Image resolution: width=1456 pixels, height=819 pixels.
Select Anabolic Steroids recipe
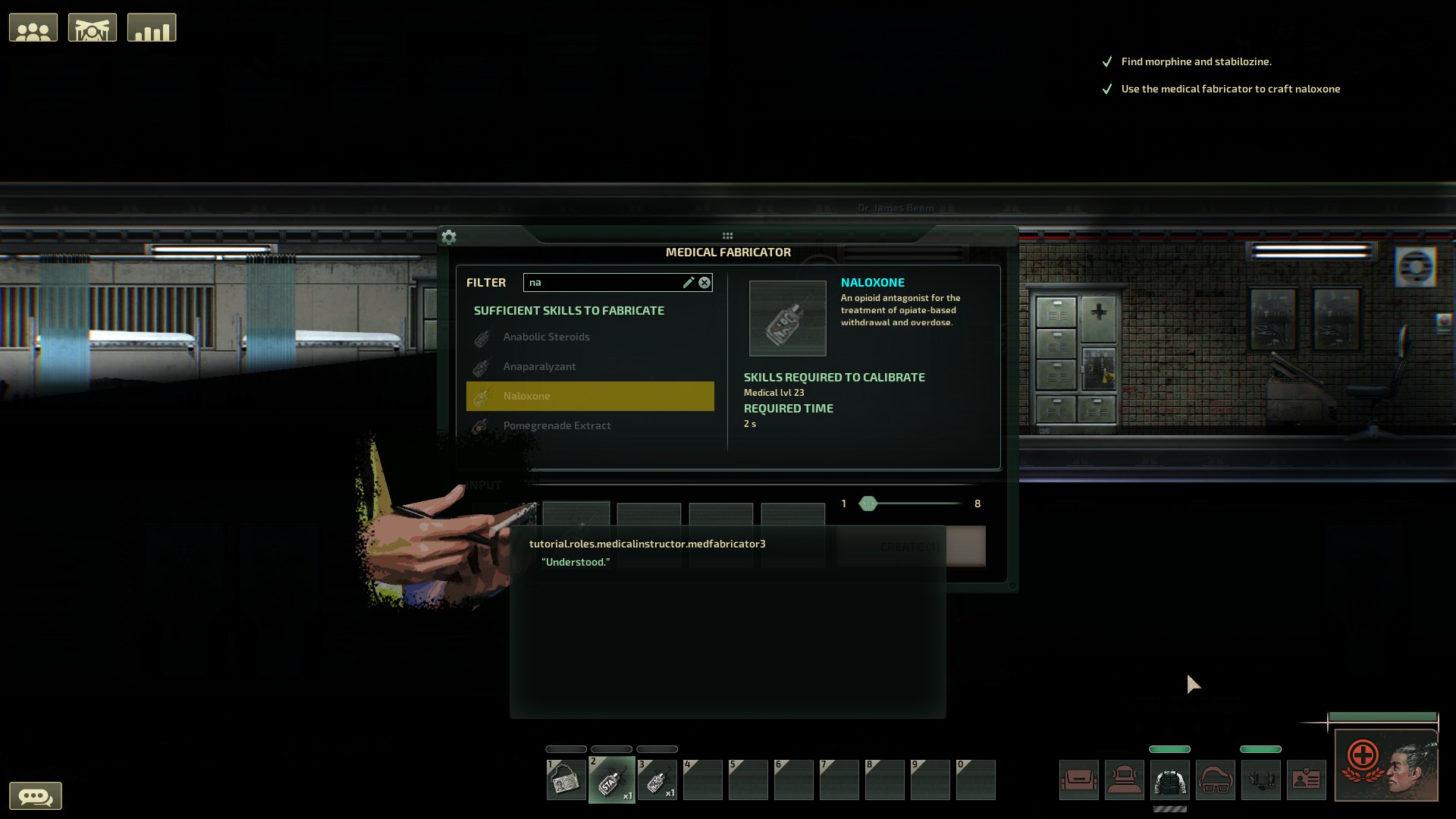tap(546, 337)
